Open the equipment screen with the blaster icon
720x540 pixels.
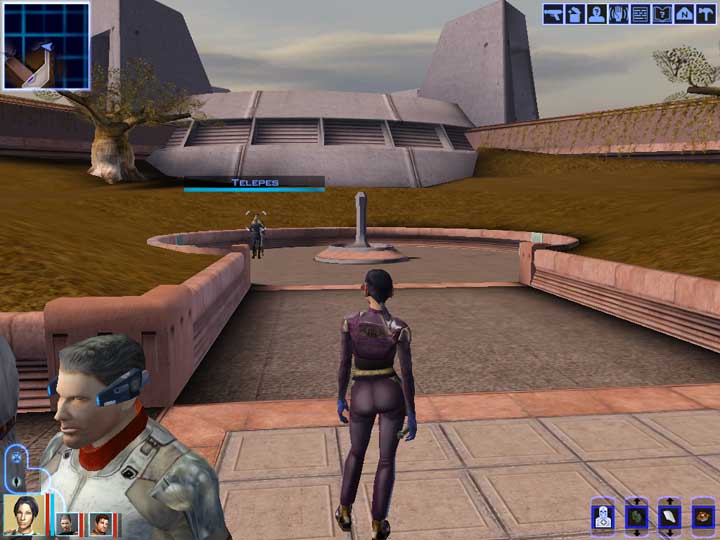[x=552, y=14]
